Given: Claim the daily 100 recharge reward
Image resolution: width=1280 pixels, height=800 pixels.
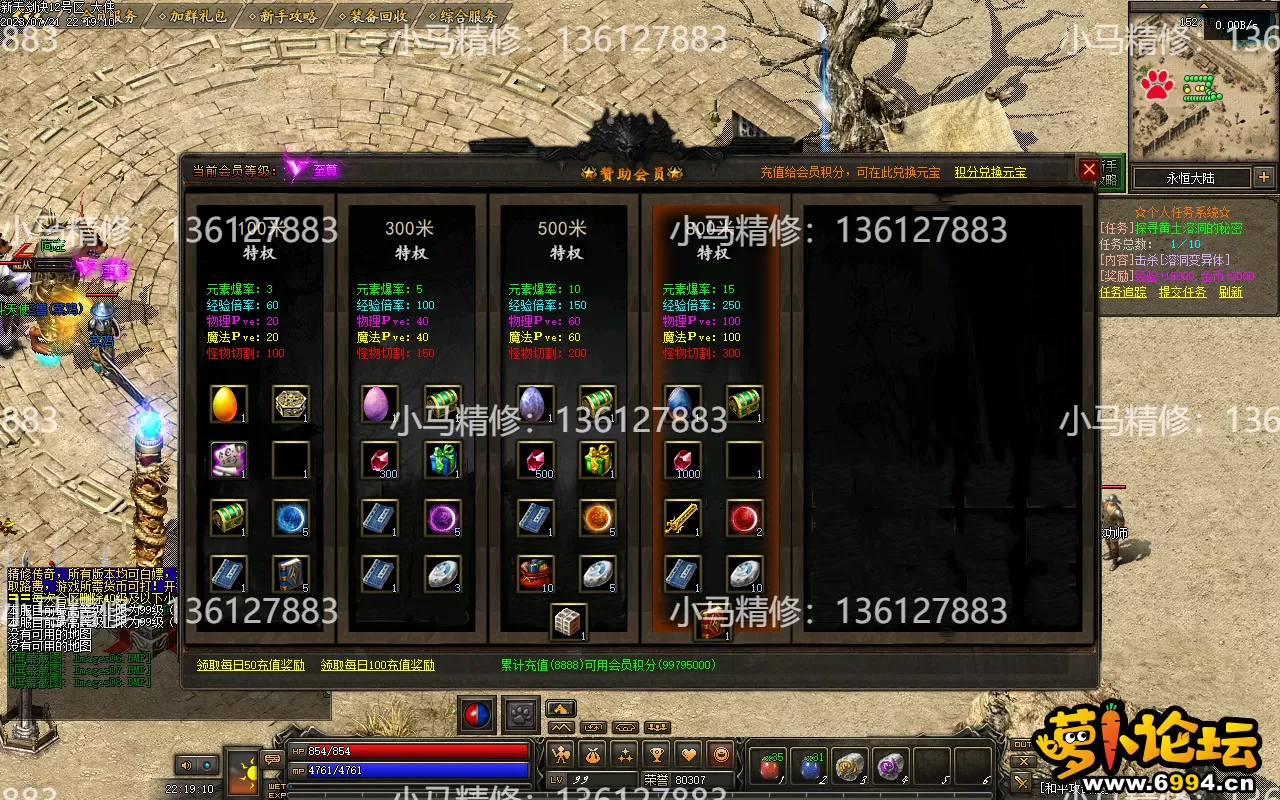Looking at the screenshot, I should tap(377, 665).
